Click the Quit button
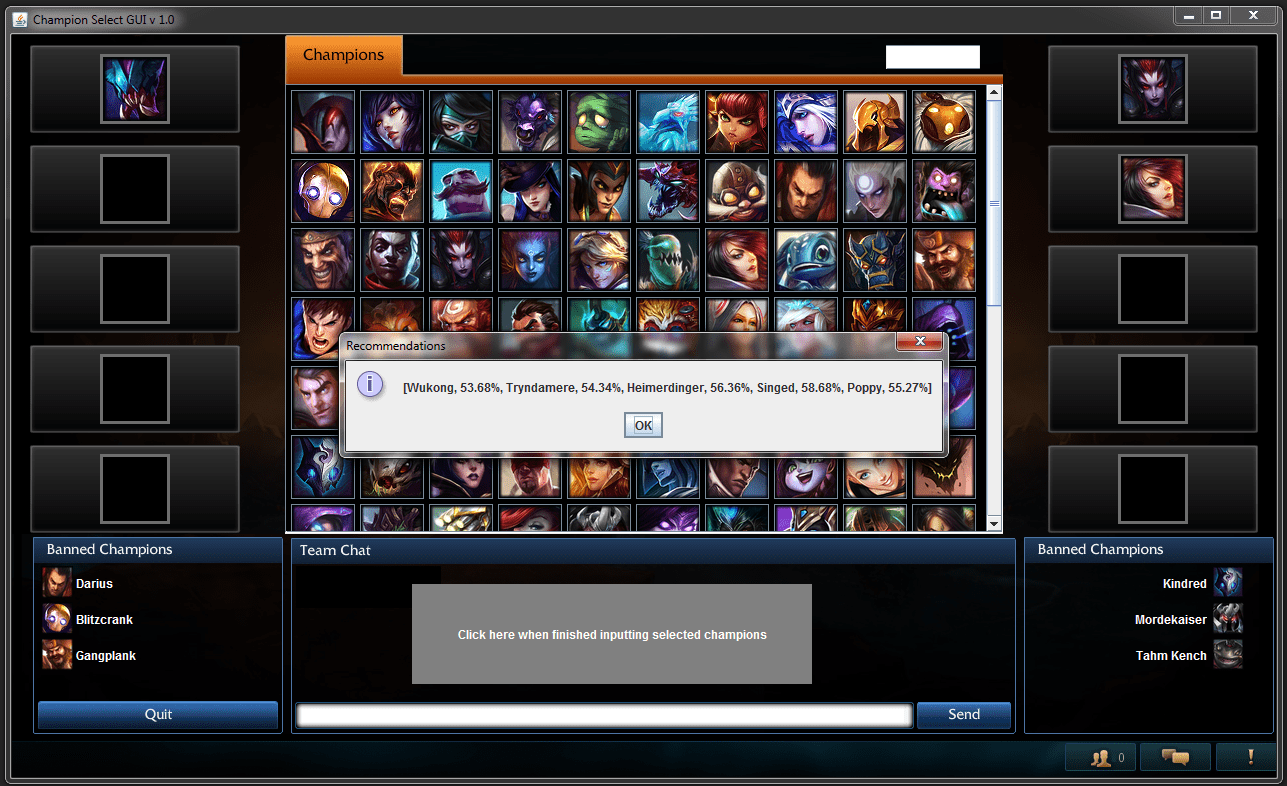 (x=157, y=715)
